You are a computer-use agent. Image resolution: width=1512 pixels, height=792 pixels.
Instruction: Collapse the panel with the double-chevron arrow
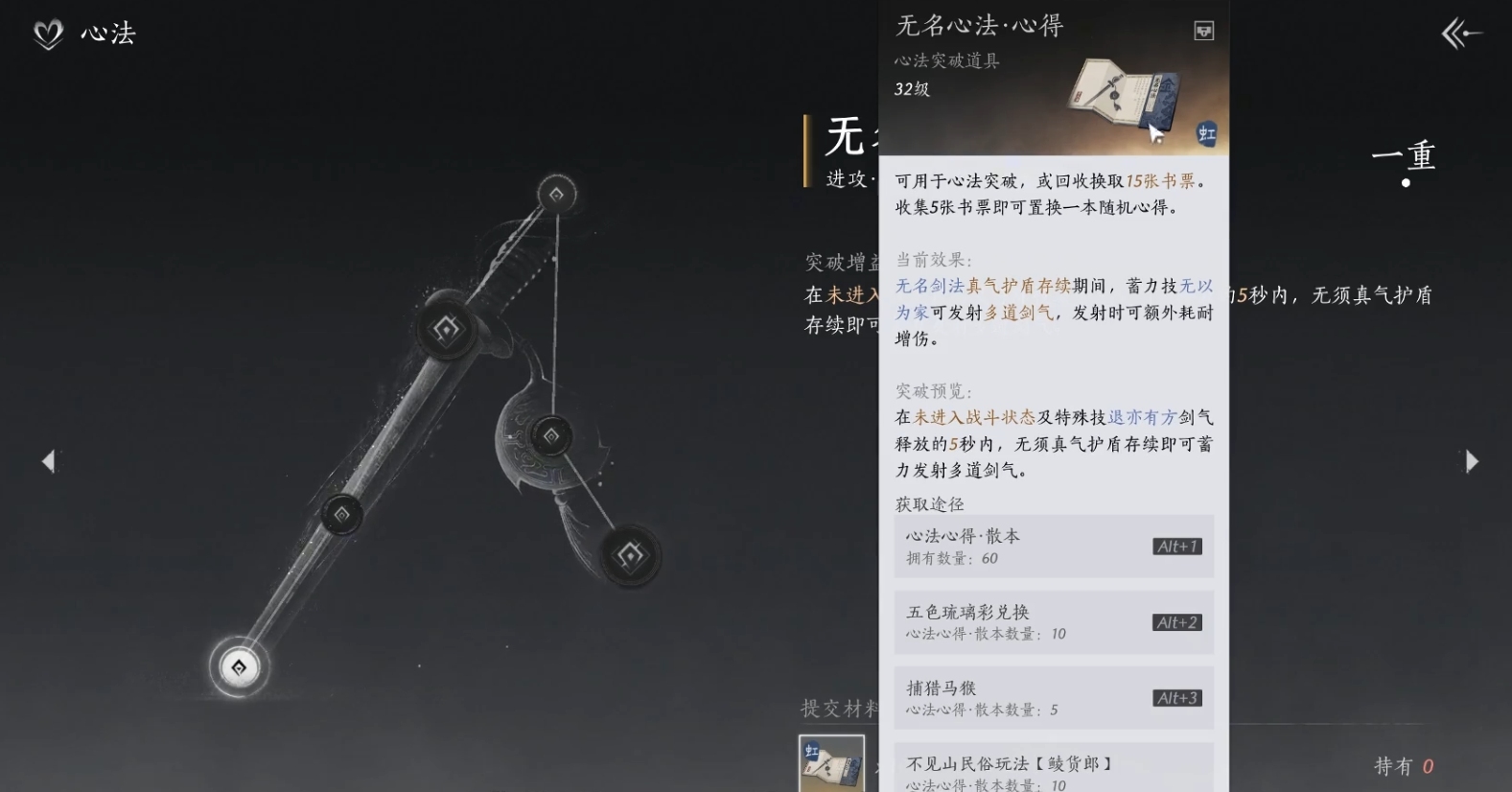pyautogui.click(x=1460, y=34)
